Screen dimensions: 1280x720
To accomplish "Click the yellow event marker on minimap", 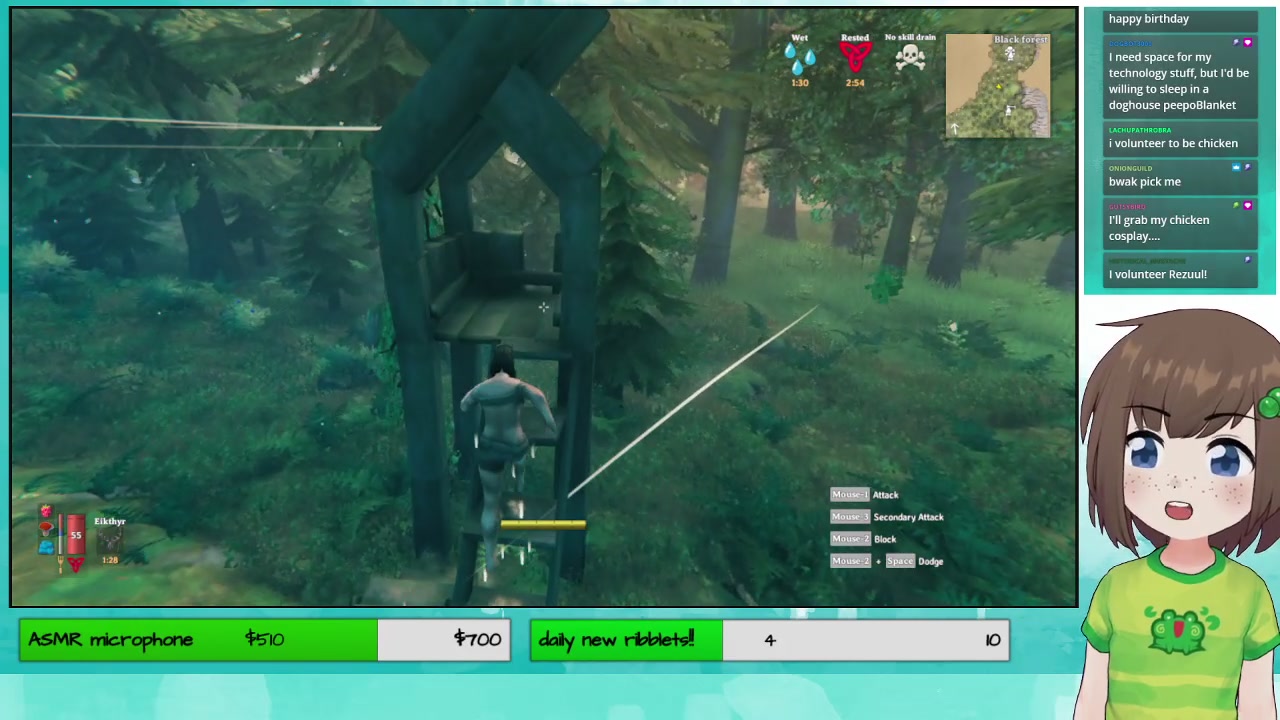I will [999, 87].
